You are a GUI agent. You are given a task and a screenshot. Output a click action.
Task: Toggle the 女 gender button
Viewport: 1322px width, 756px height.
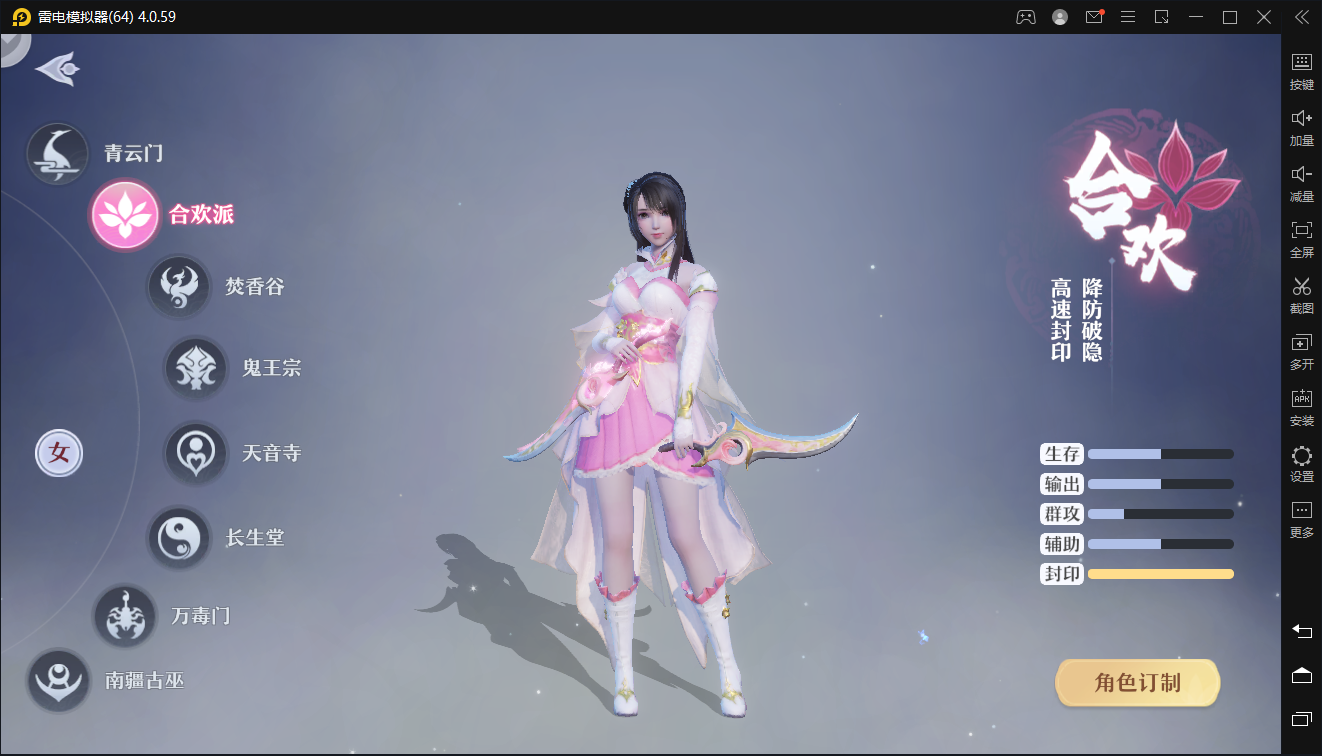(x=59, y=453)
